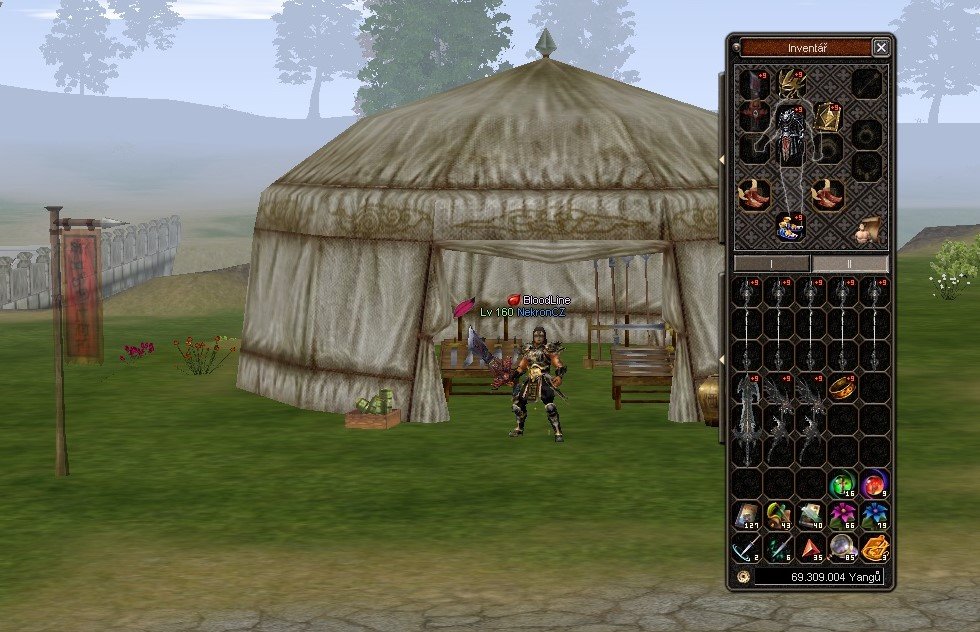Choose the blue flower stack of 79
This screenshot has height=632, width=980.
tap(874, 516)
